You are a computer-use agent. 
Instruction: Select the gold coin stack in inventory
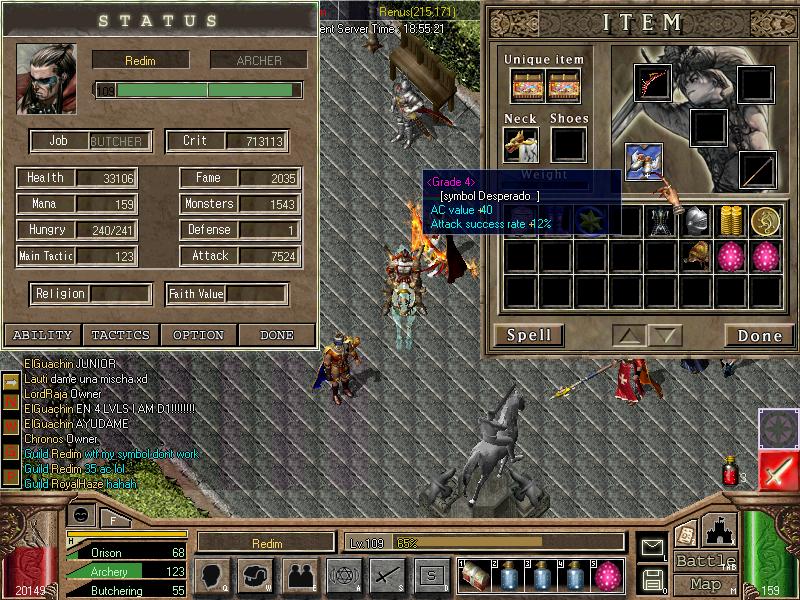(x=731, y=222)
